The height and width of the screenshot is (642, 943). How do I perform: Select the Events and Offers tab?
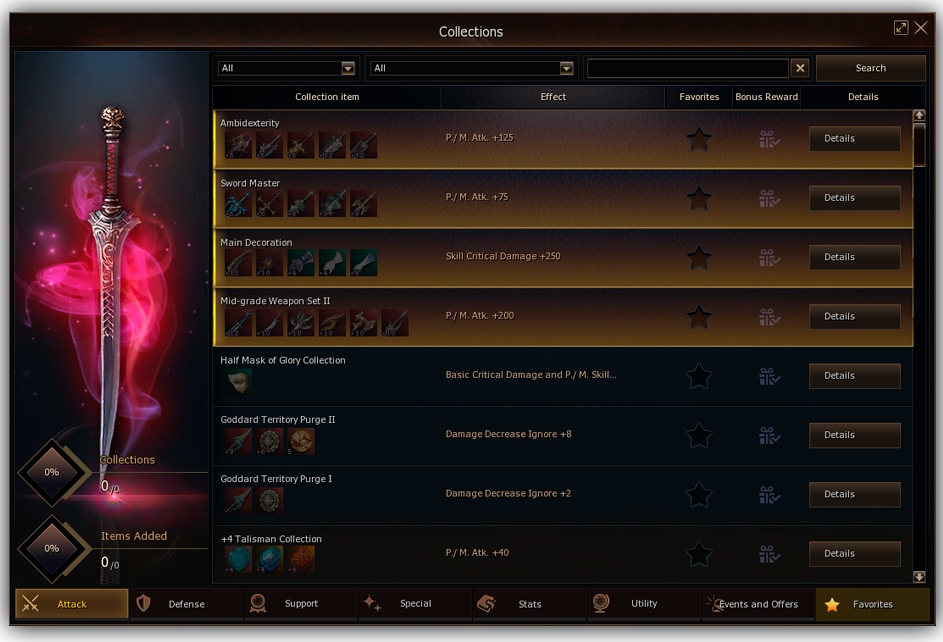click(757, 604)
